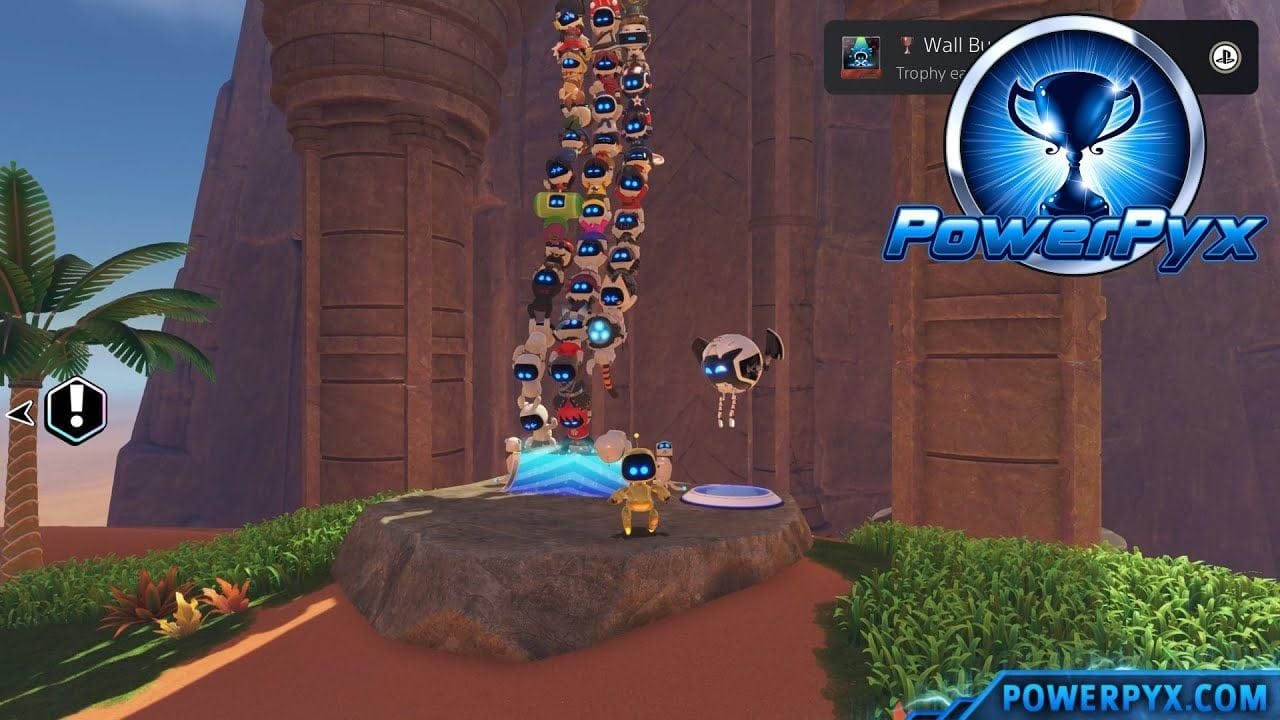This screenshot has height=720, width=1280.
Task: Click the Wall trophy notification thumbnail
Action: click(x=860, y=56)
